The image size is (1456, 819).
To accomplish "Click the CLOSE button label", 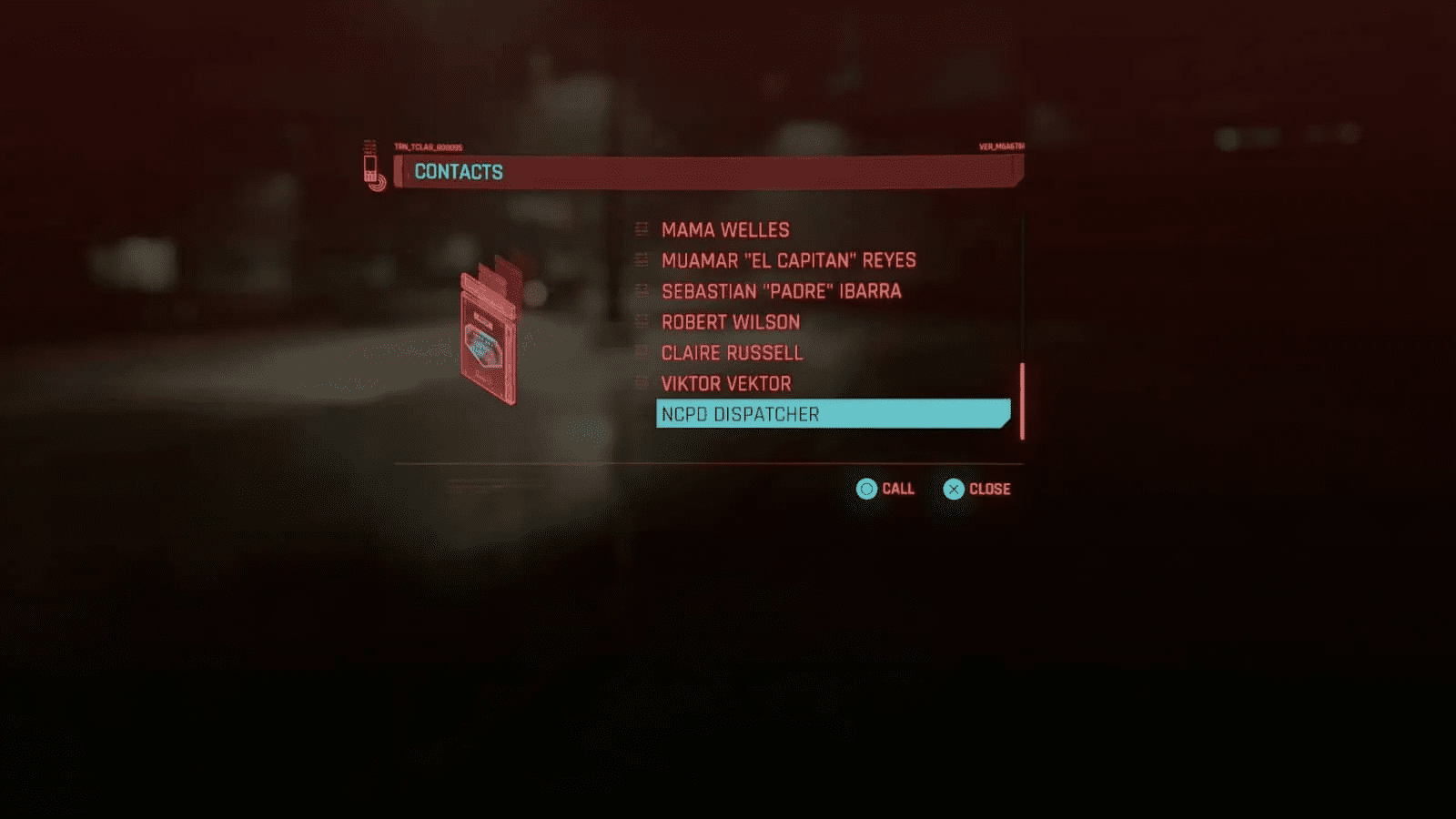I will pyautogui.click(x=990, y=489).
